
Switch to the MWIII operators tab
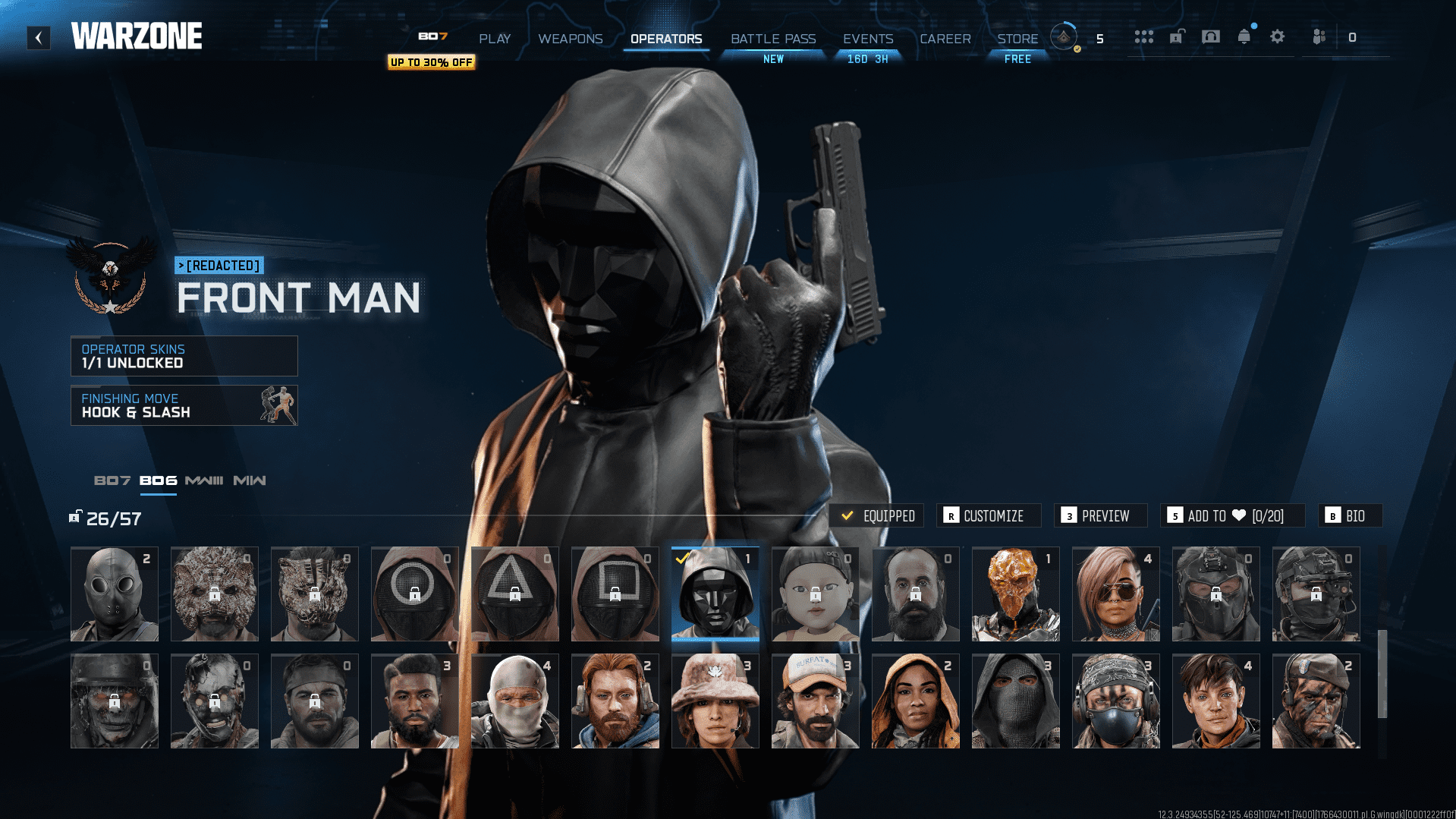pos(203,480)
